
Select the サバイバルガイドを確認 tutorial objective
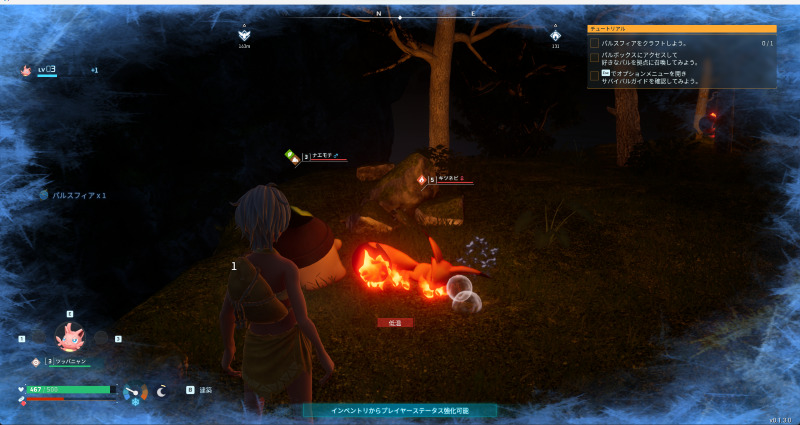coord(650,76)
